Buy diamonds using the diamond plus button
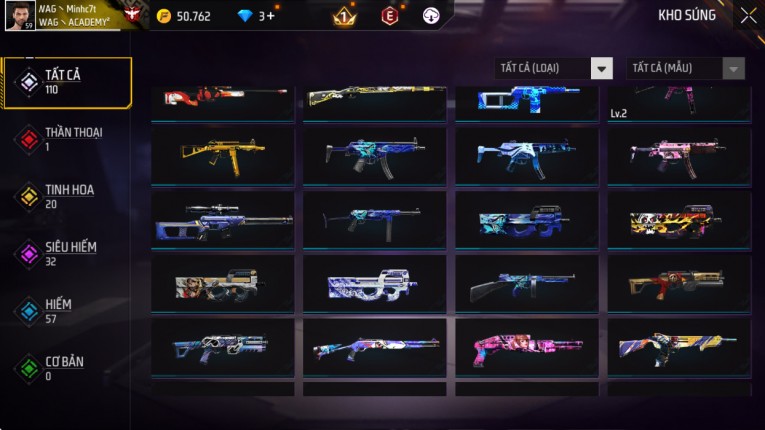 pos(270,16)
